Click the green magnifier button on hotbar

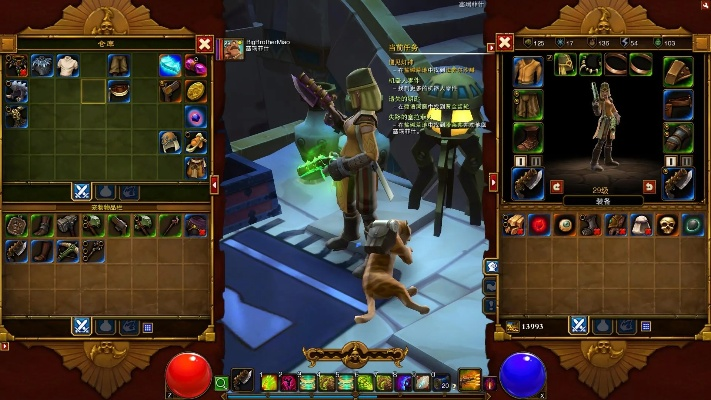click(222, 382)
